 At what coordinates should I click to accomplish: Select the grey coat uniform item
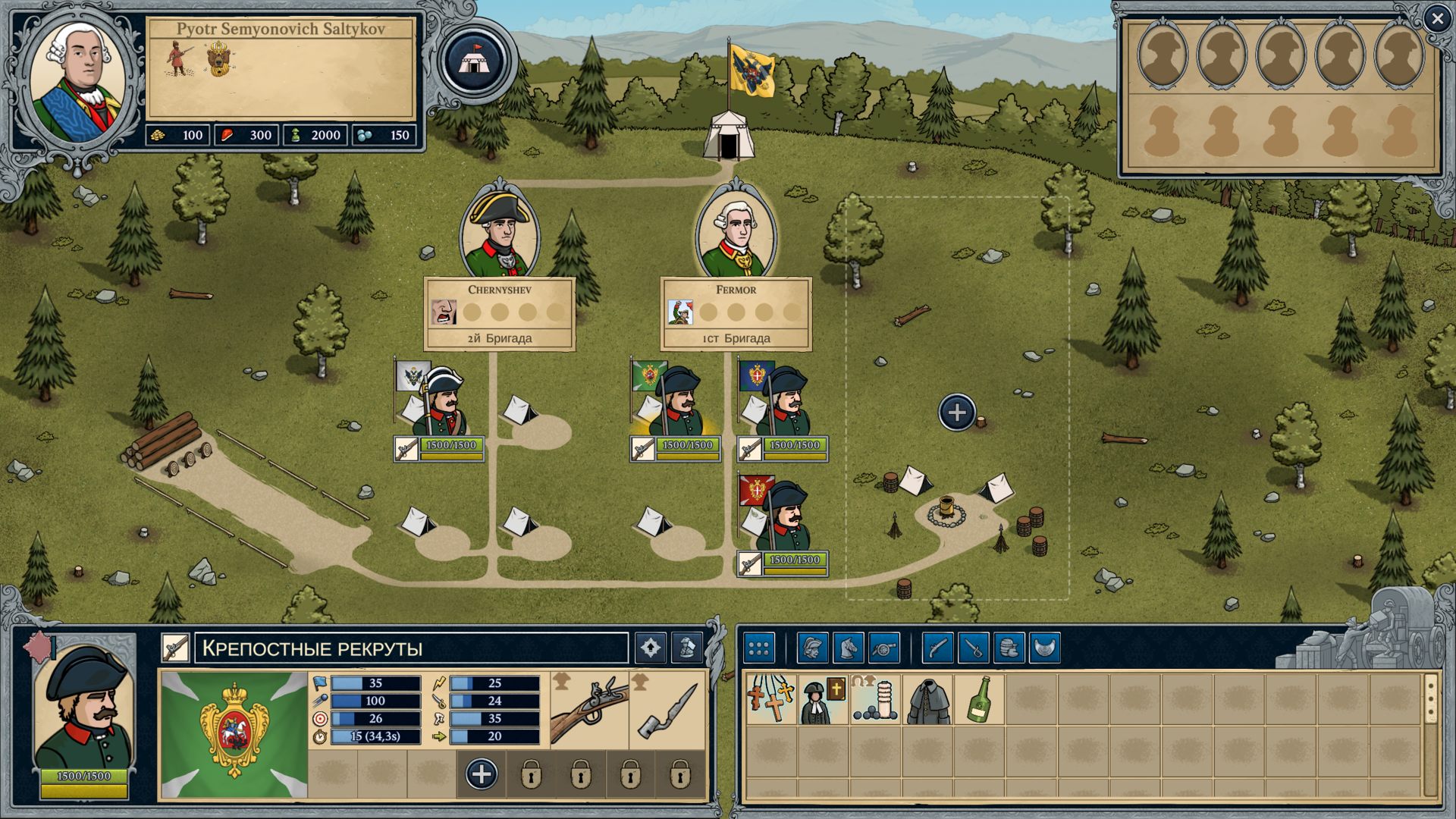(x=927, y=699)
